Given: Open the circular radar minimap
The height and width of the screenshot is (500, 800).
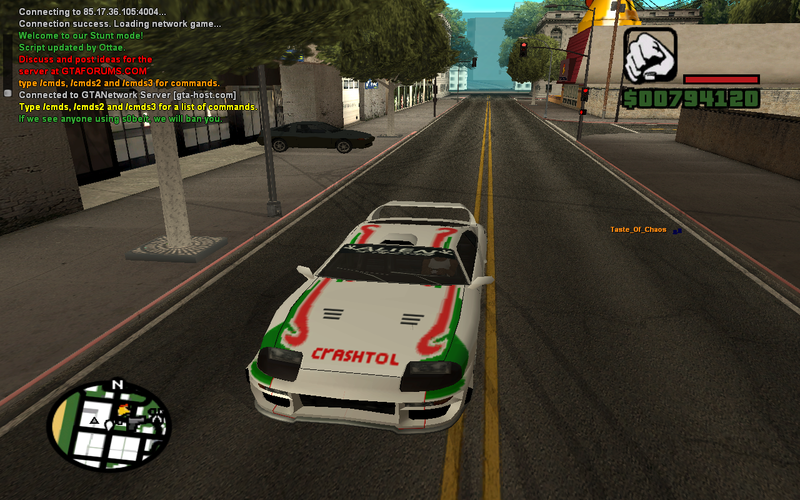Looking at the screenshot, I should 108,426.
